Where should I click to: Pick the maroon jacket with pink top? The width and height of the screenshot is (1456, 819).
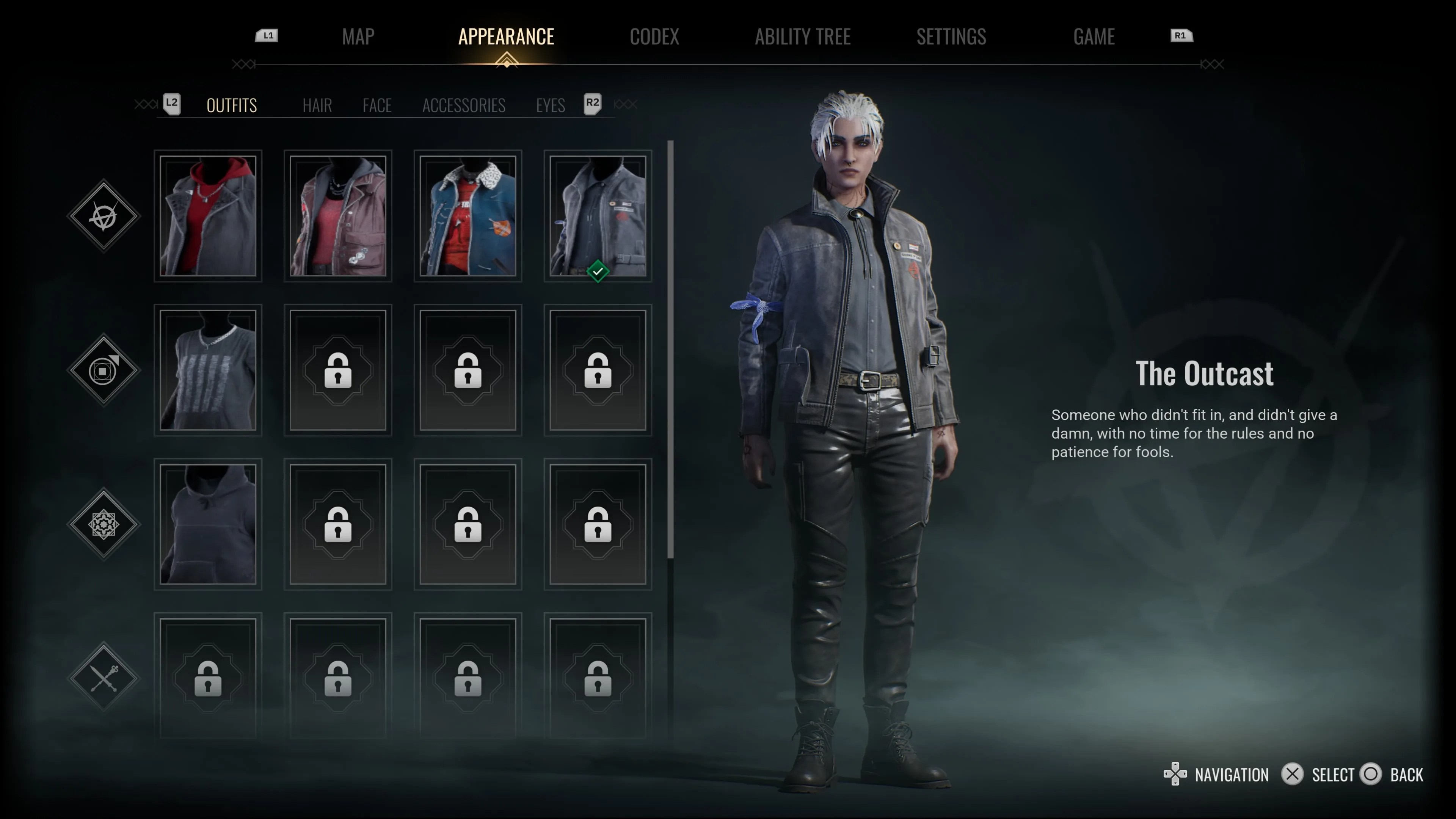point(338,216)
